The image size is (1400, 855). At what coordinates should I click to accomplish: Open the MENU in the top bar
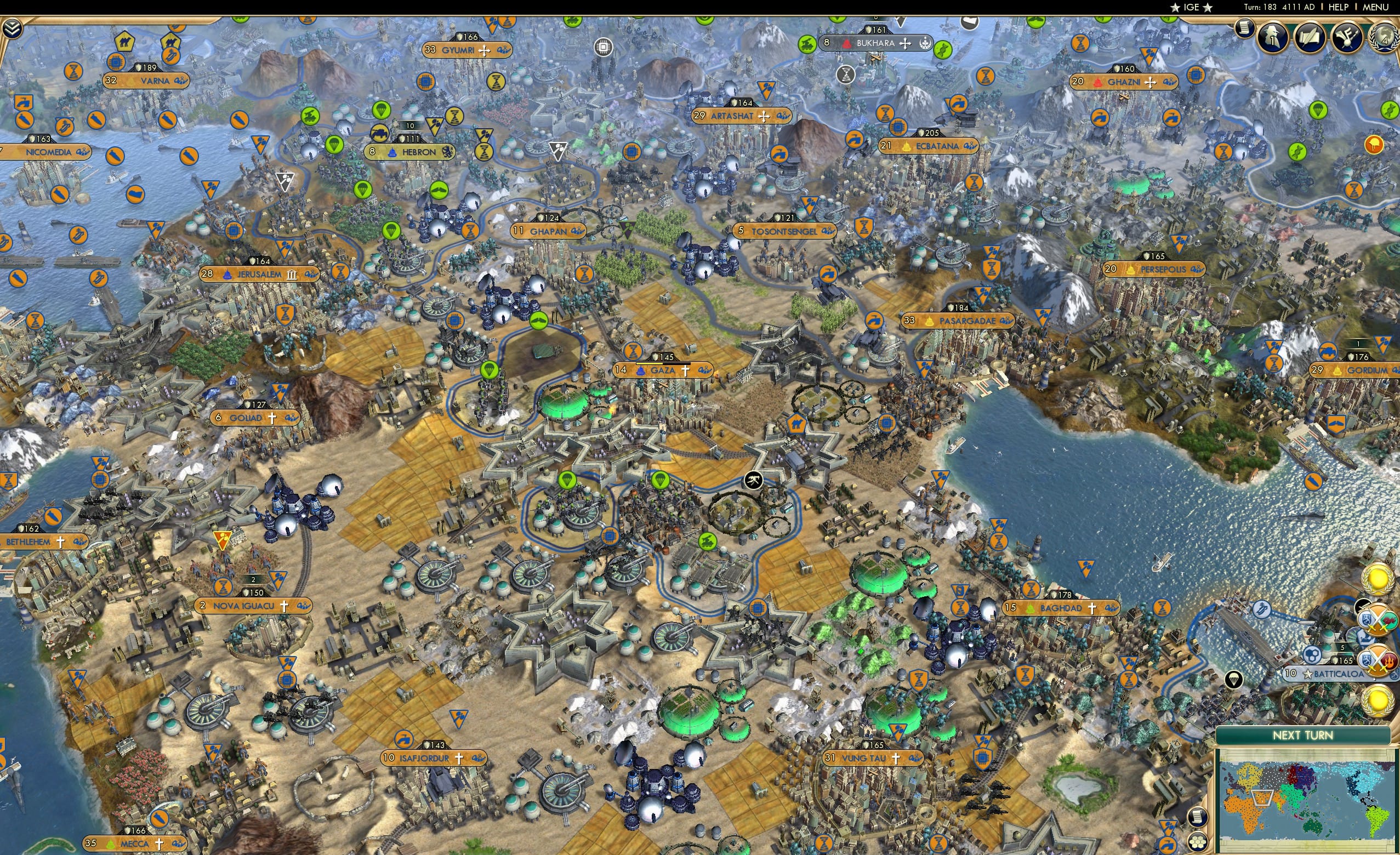point(1375,7)
